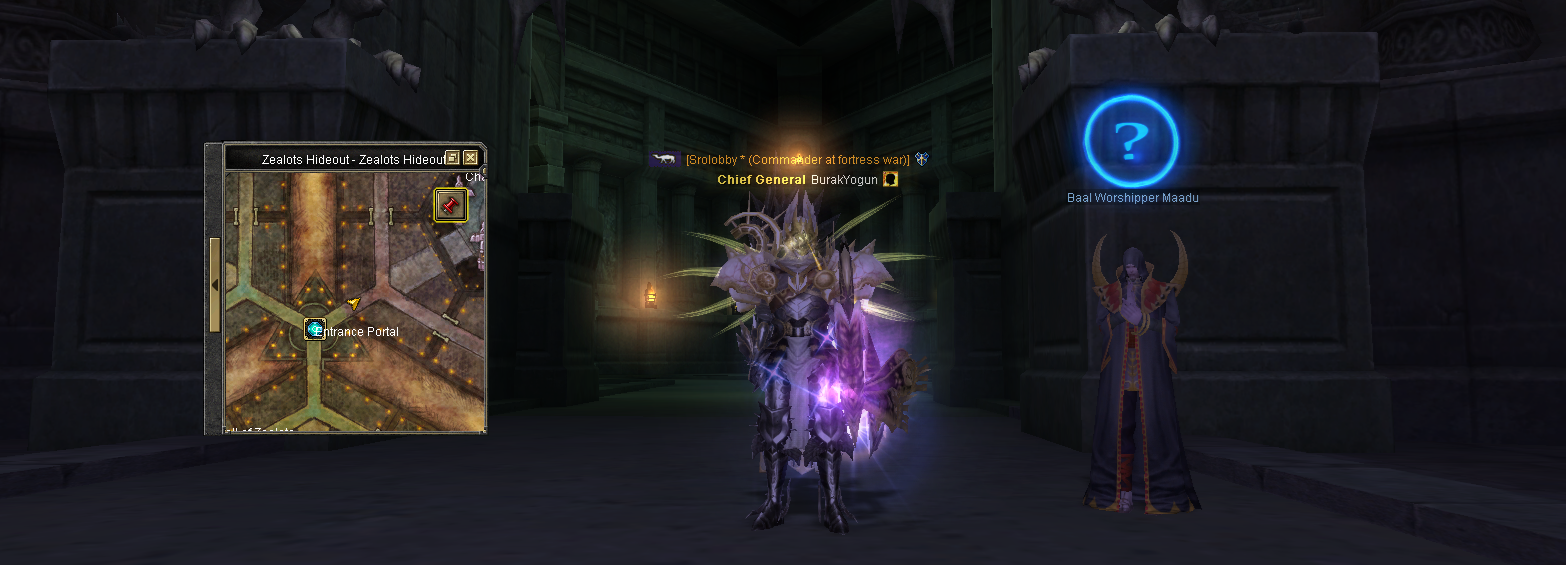Click the blue question mark quest icon

1131,141
